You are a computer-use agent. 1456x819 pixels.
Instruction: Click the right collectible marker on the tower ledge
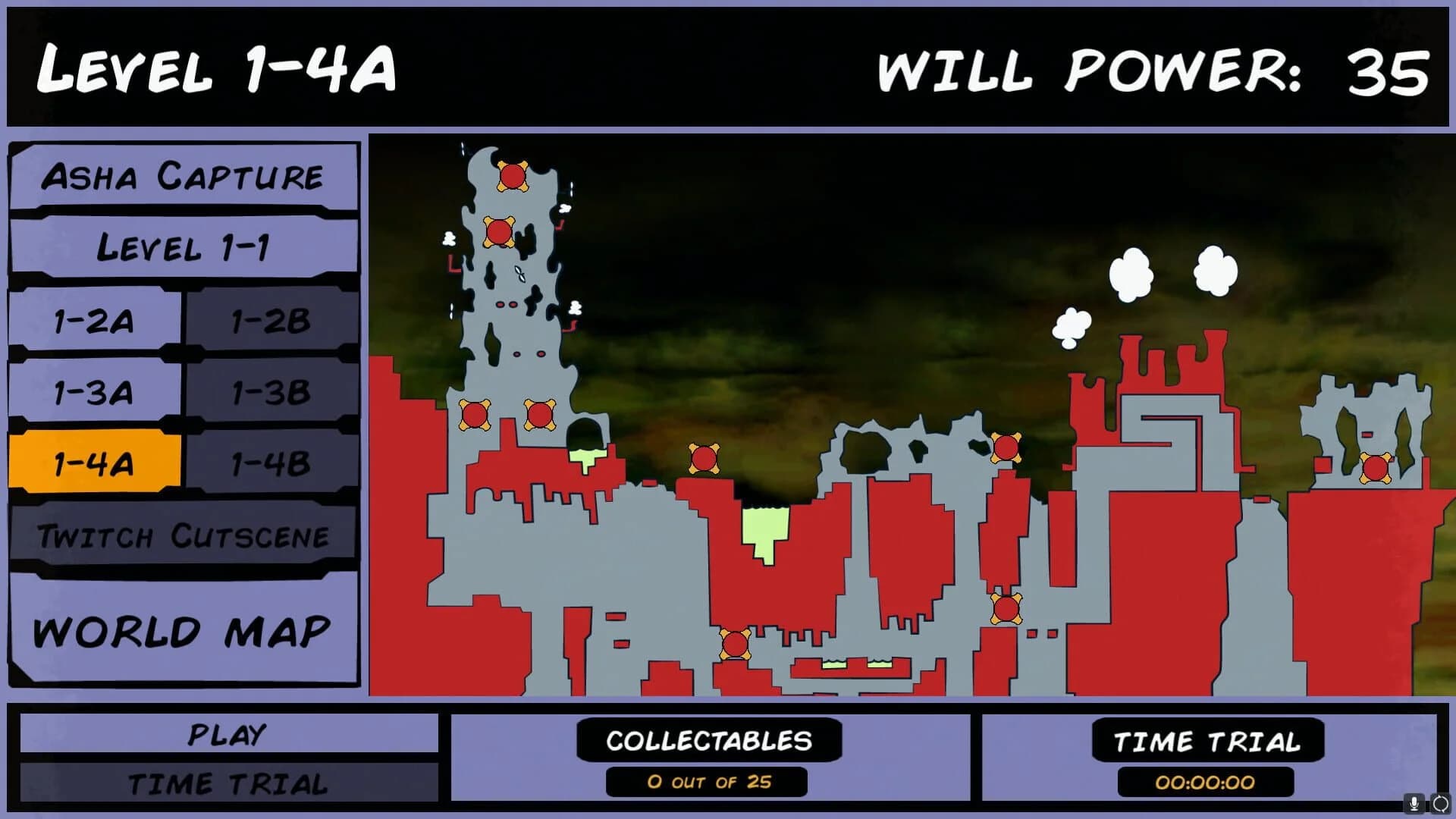point(539,413)
